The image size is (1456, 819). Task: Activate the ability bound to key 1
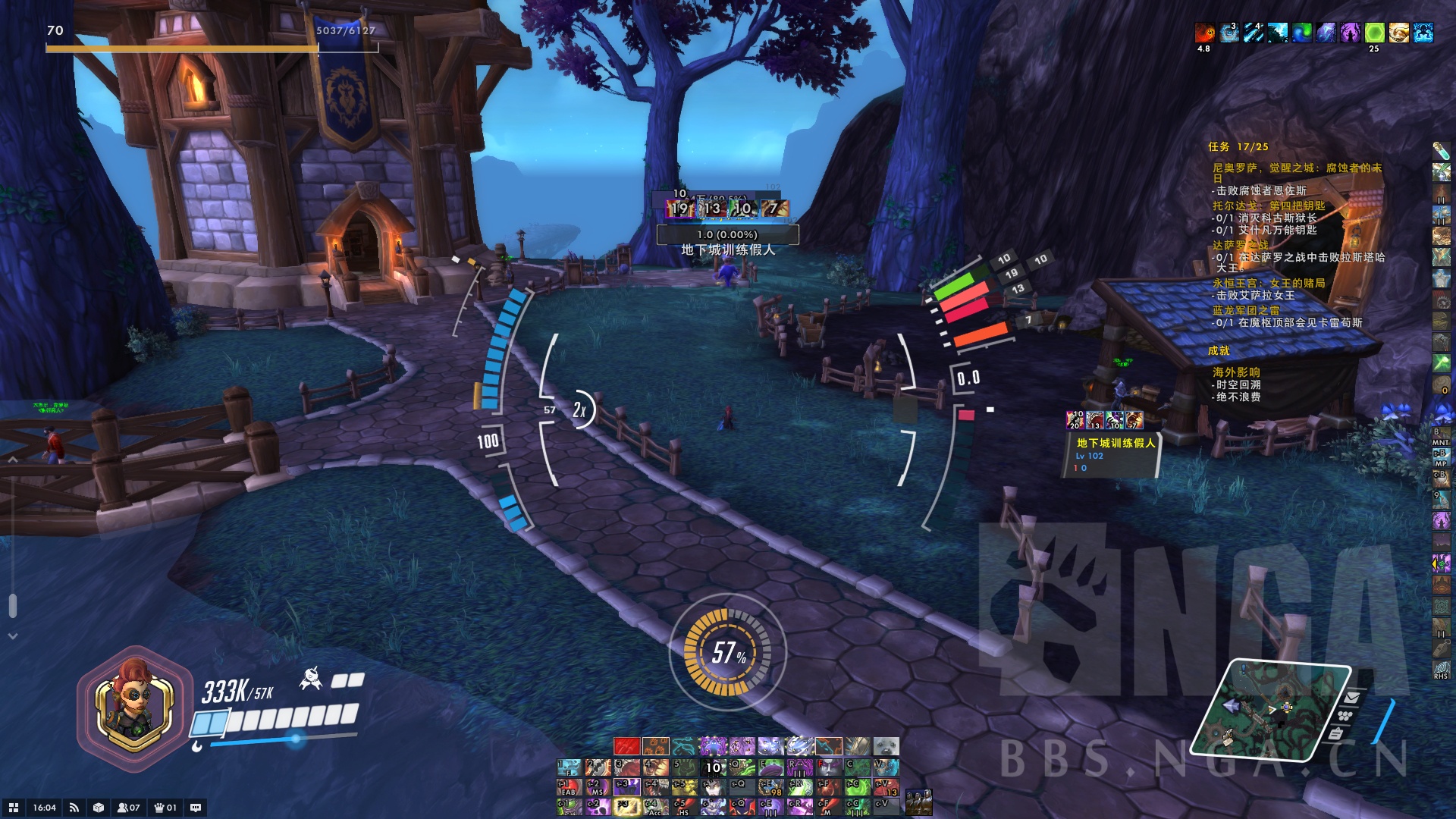point(569,767)
